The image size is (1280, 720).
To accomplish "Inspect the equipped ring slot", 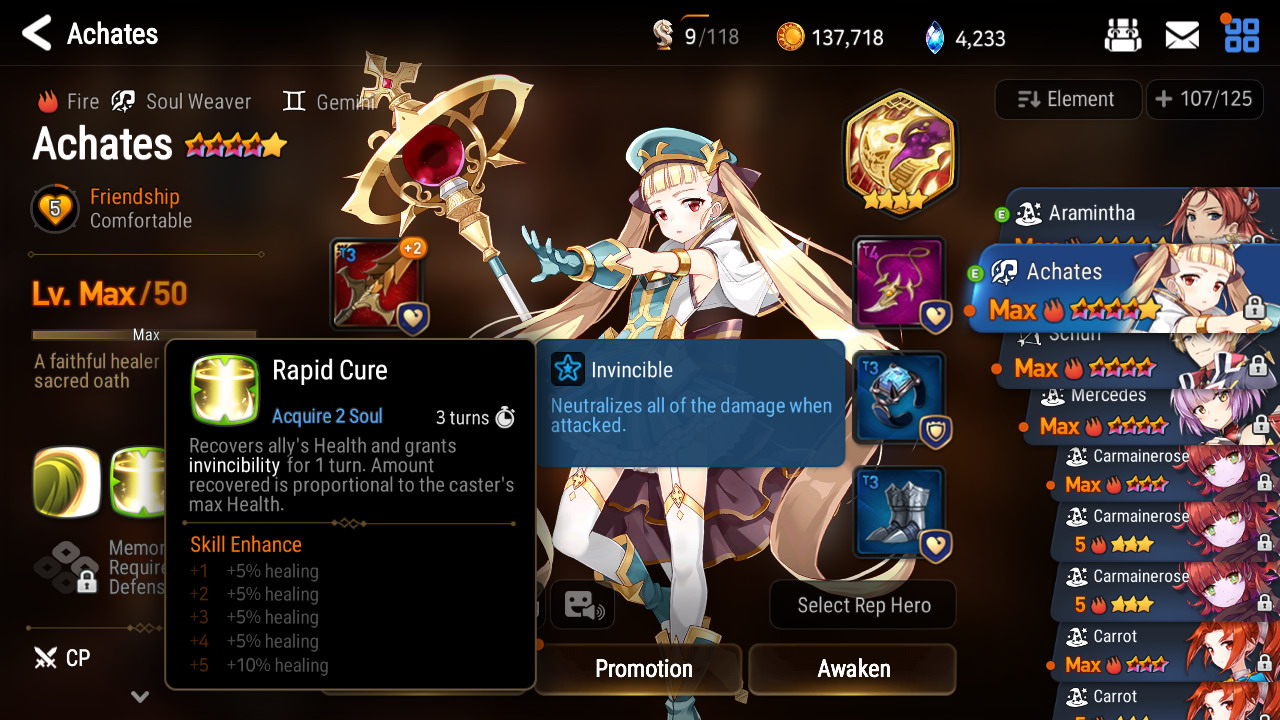I will click(x=899, y=397).
